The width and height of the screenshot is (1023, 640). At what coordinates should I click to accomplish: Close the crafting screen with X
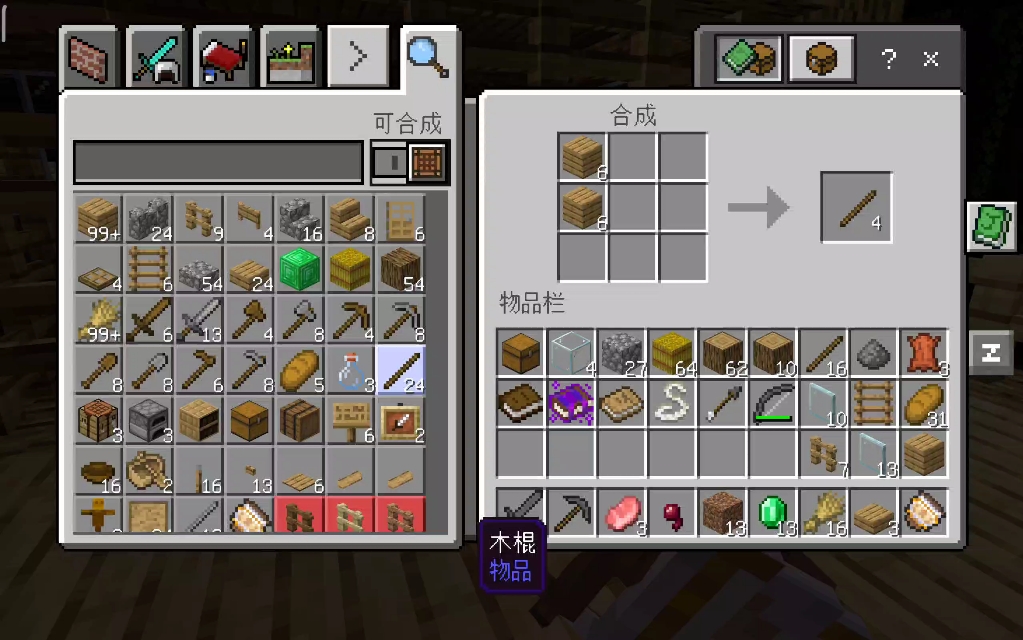[x=931, y=59]
